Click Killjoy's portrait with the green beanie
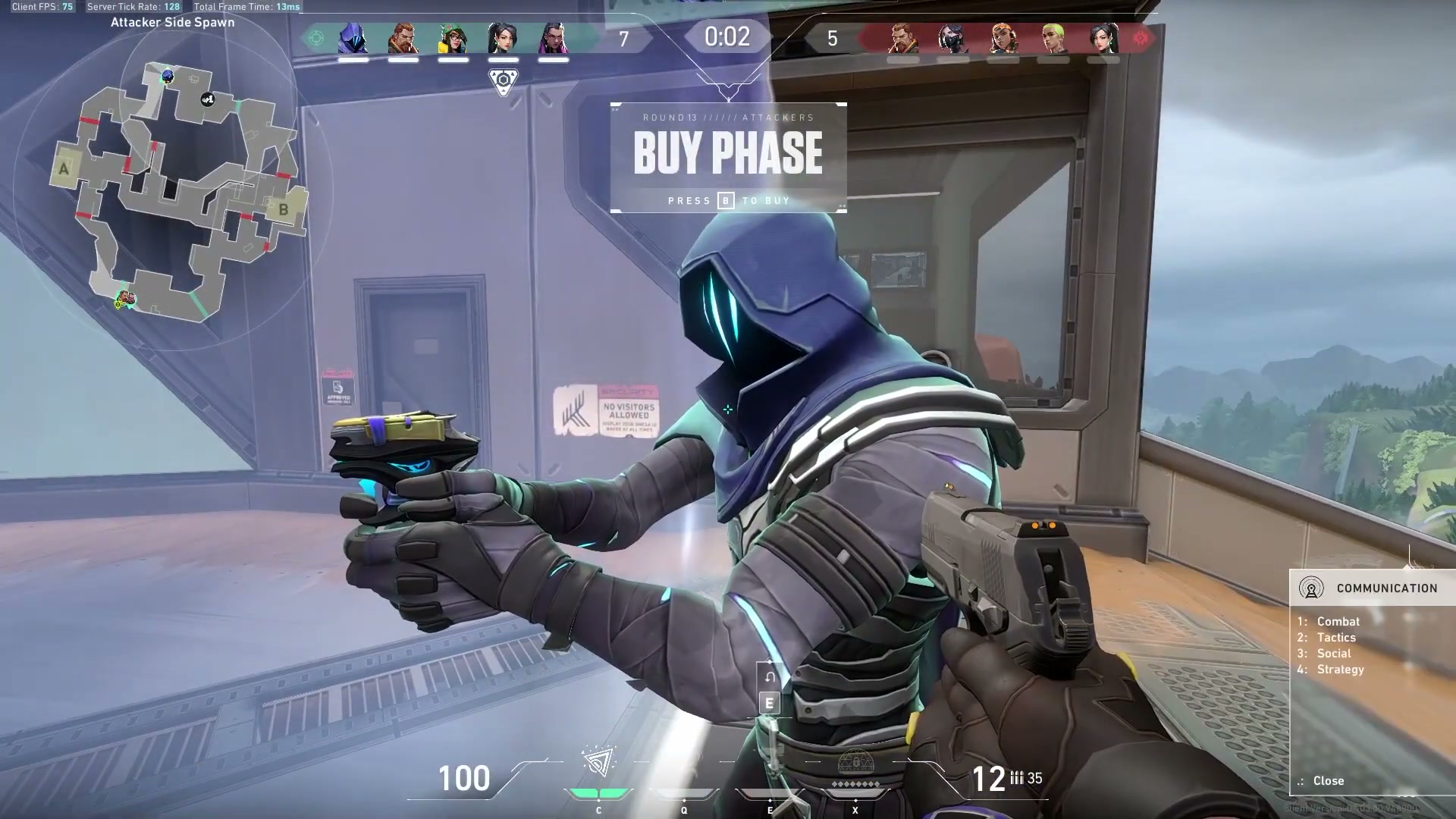The height and width of the screenshot is (819, 1456). 453,38
